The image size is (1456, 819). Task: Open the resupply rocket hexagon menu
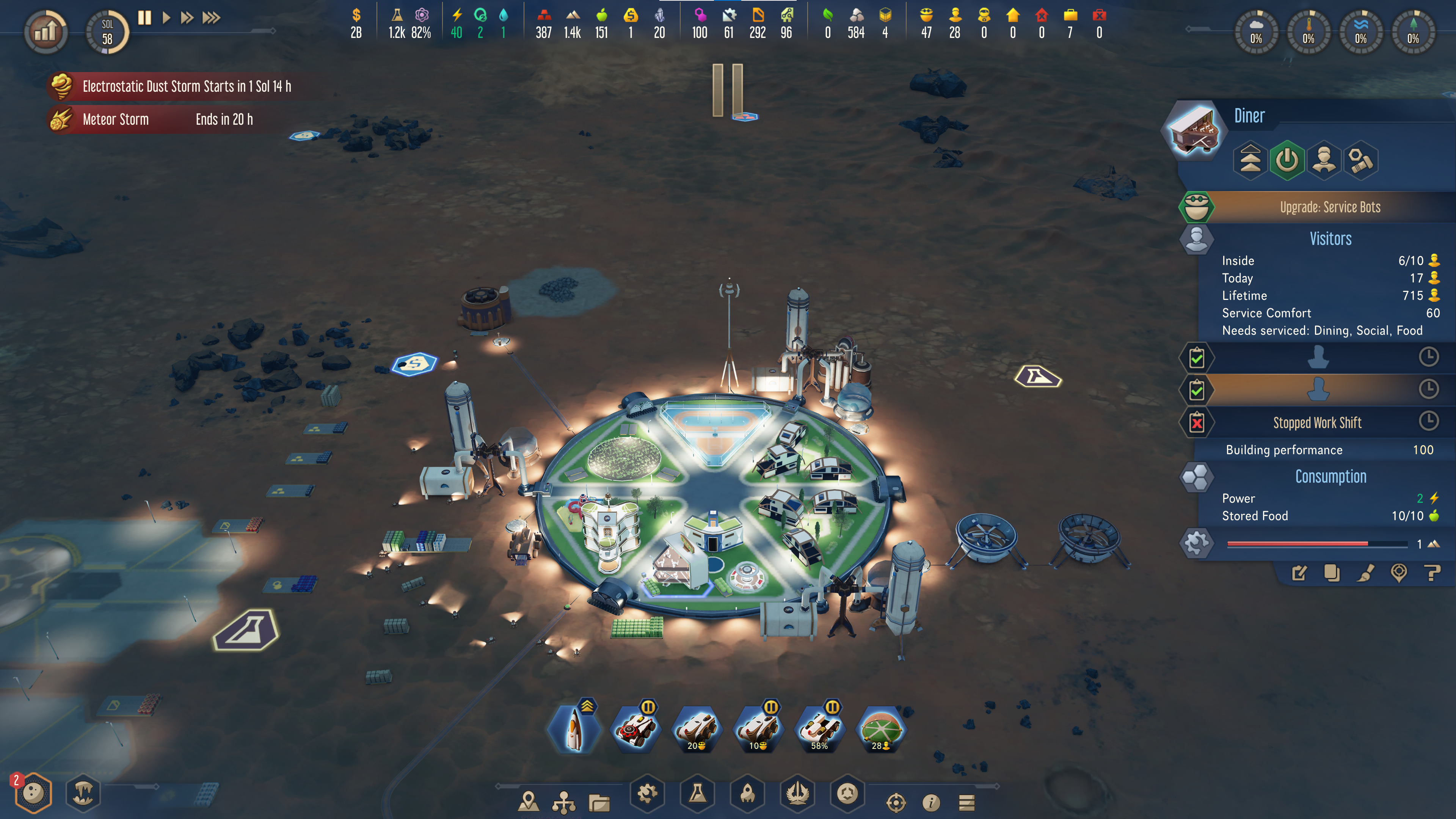(747, 794)
